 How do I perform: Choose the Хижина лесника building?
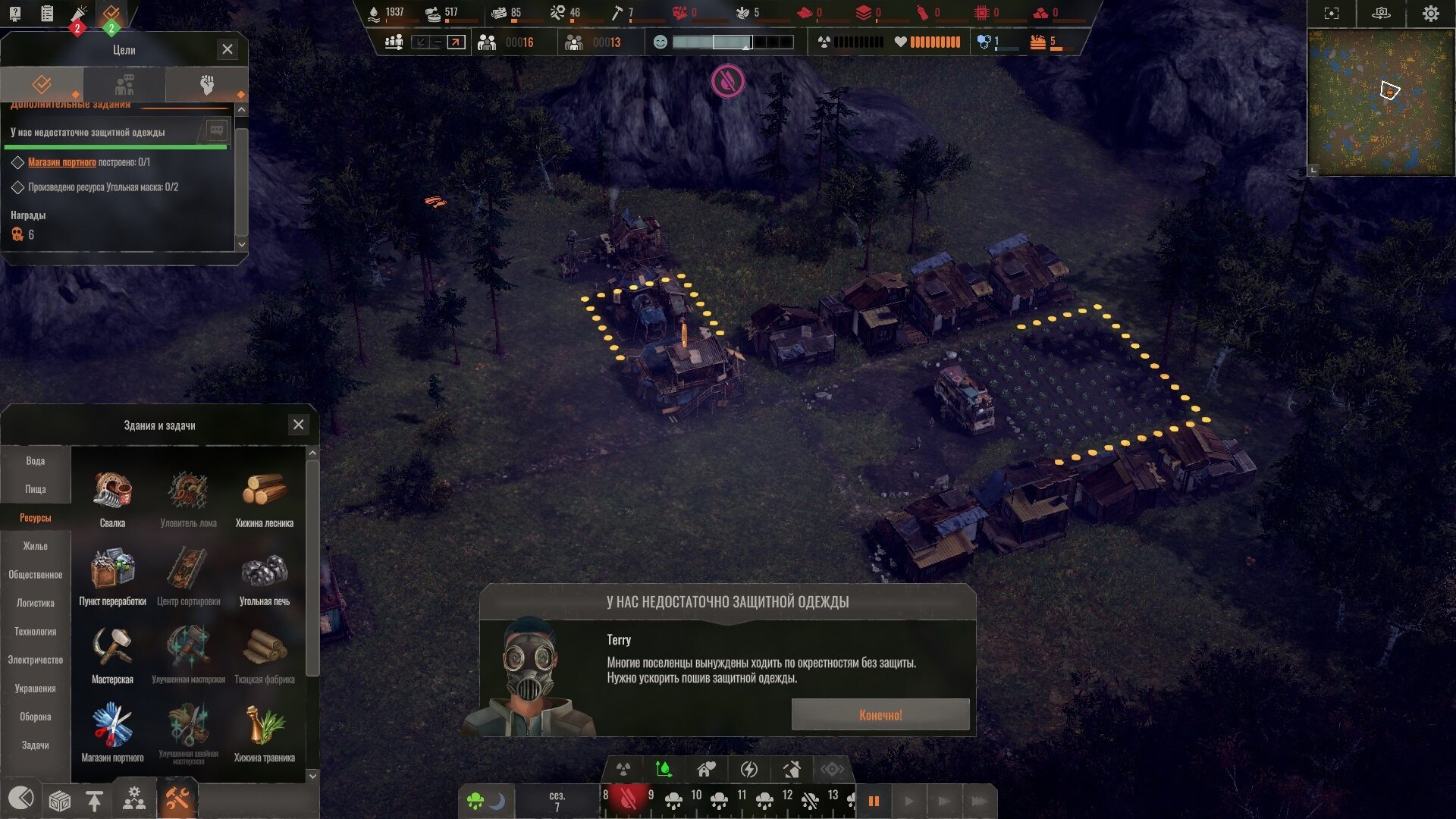pos(264,497)
